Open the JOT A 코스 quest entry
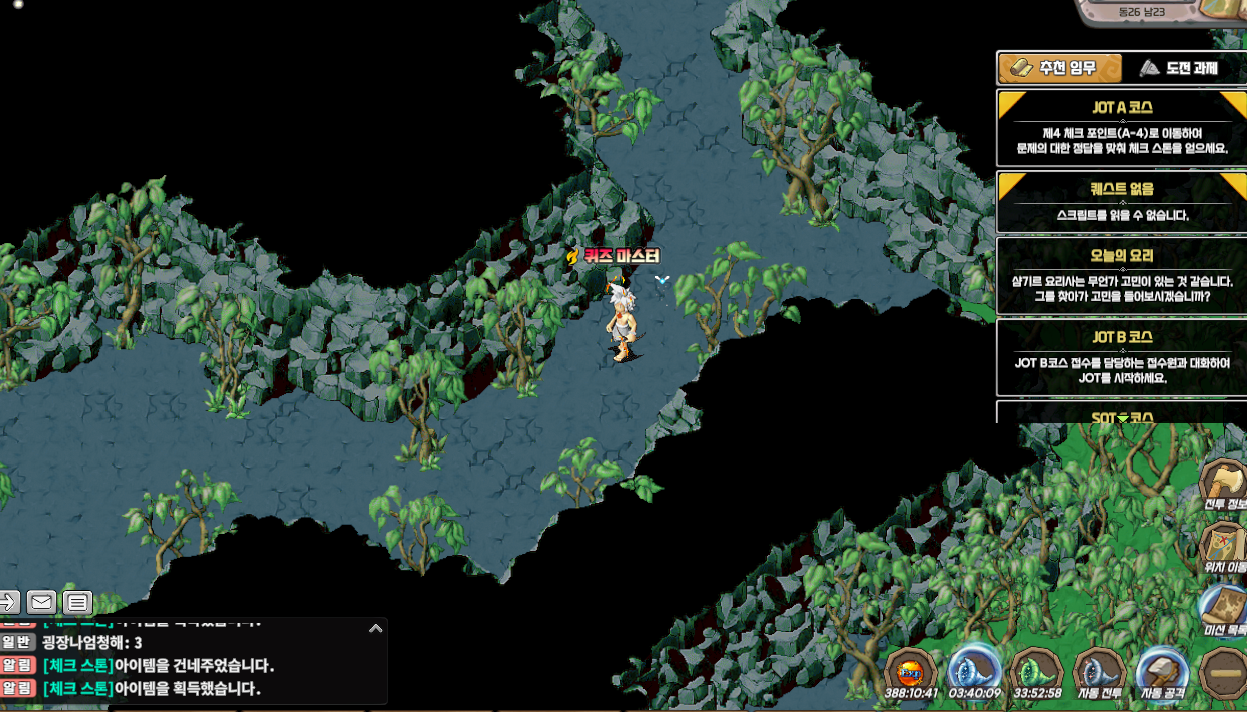The height and width of the screenshot is (712, 1247). [x=1121, y=128]
